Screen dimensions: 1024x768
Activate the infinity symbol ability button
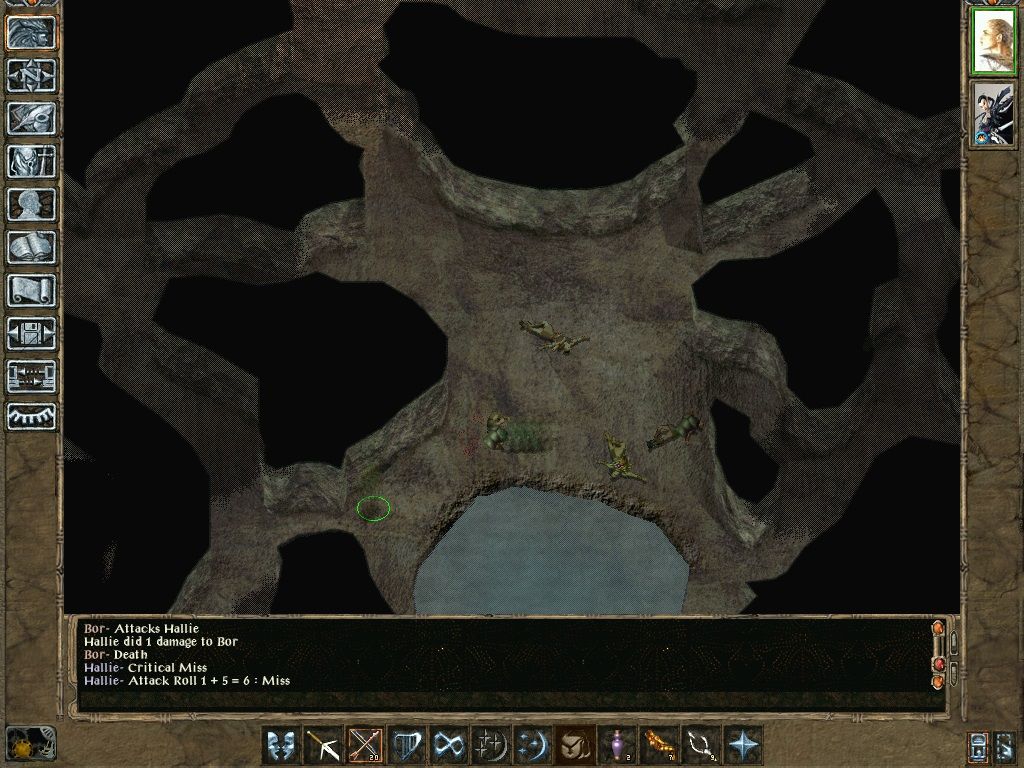[x=448, y=745]
